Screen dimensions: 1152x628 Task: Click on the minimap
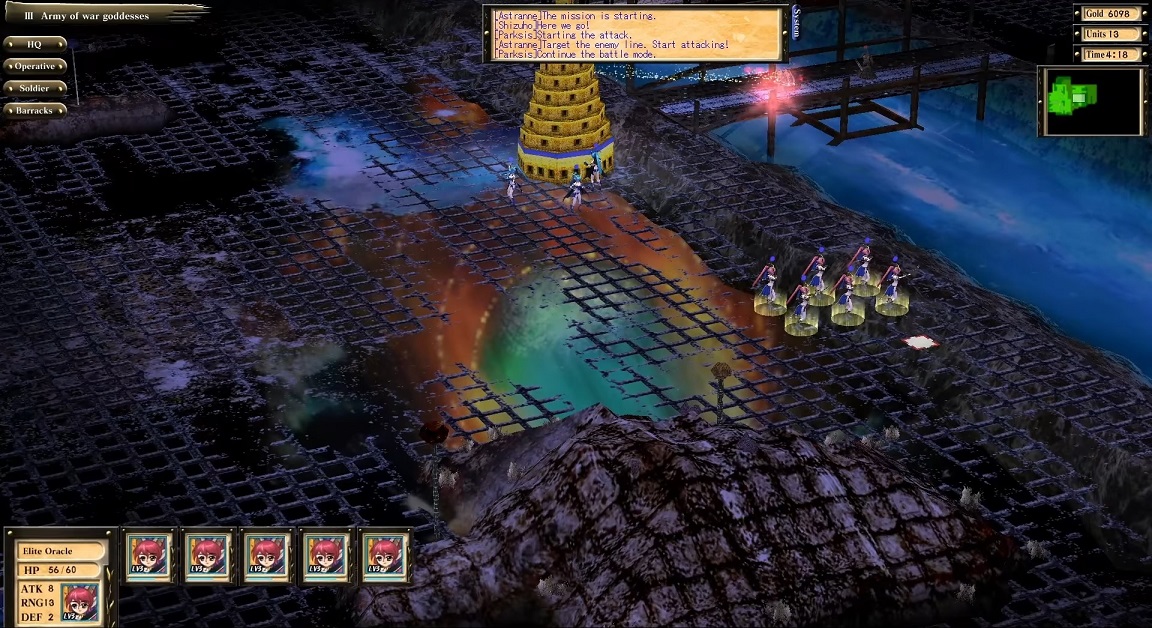tap(1092, 101)
